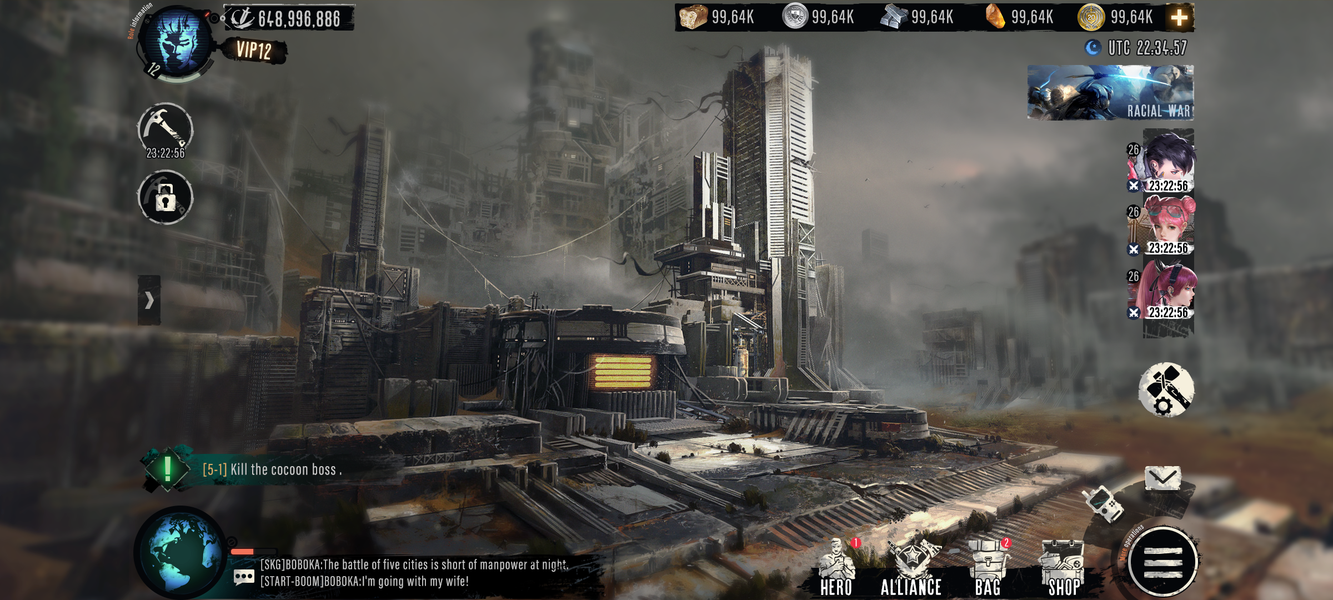Open the Bag inventory
1333x600 pixels.
tap(988, 568)
